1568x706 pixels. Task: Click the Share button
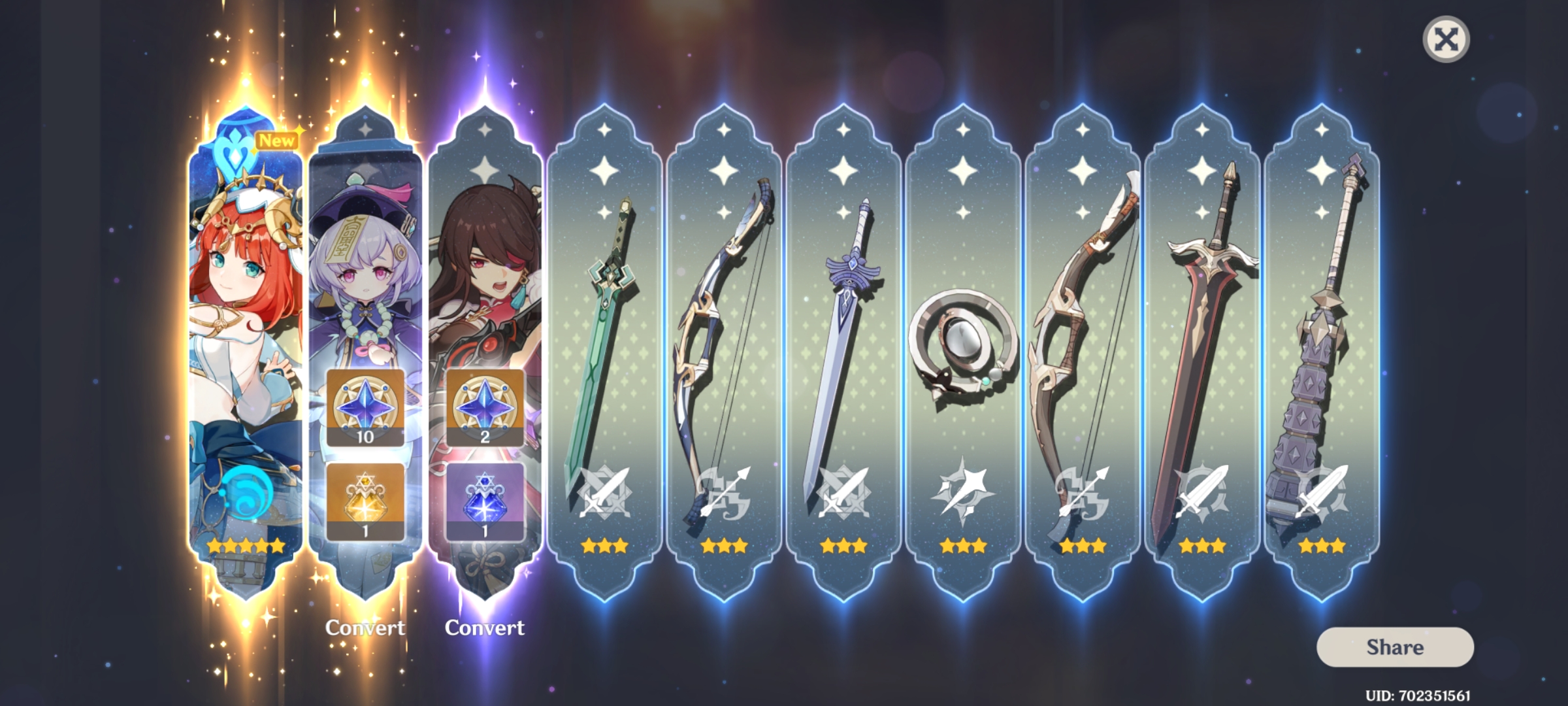tap(1394, 648)
